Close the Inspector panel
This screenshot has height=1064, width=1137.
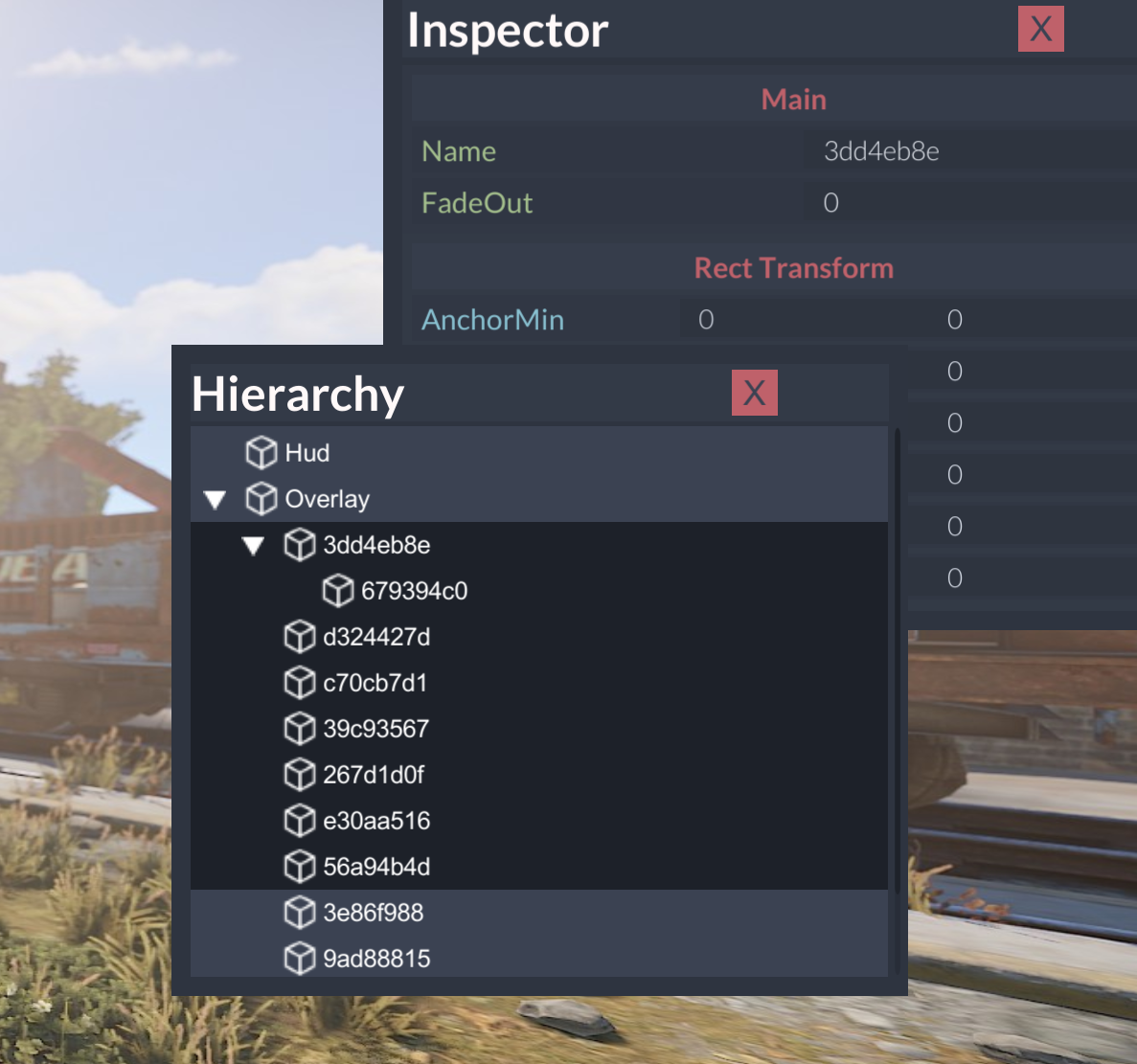click(x=1040, y=29)
